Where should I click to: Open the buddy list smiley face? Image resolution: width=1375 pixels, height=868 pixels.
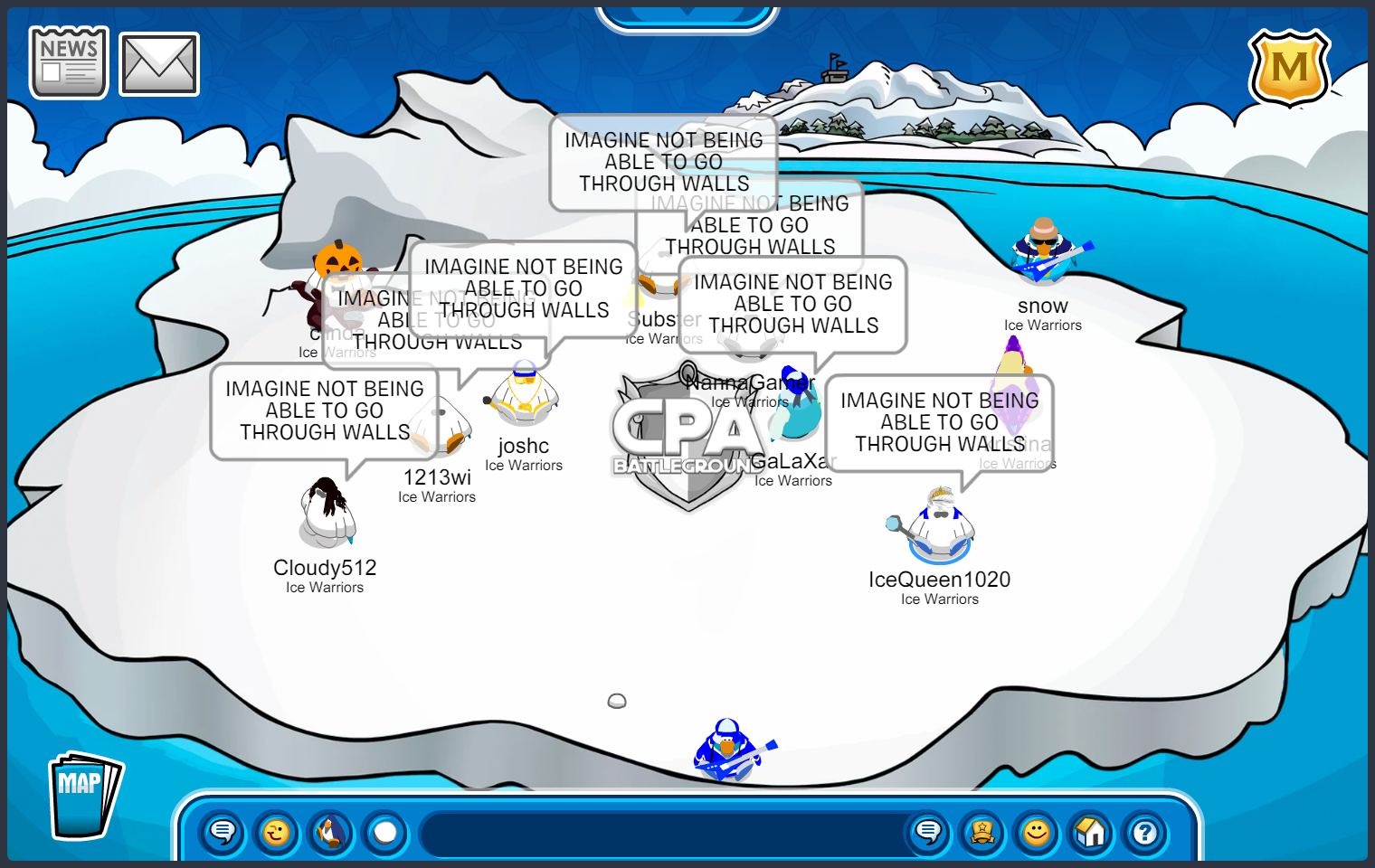pos(1037,832)
